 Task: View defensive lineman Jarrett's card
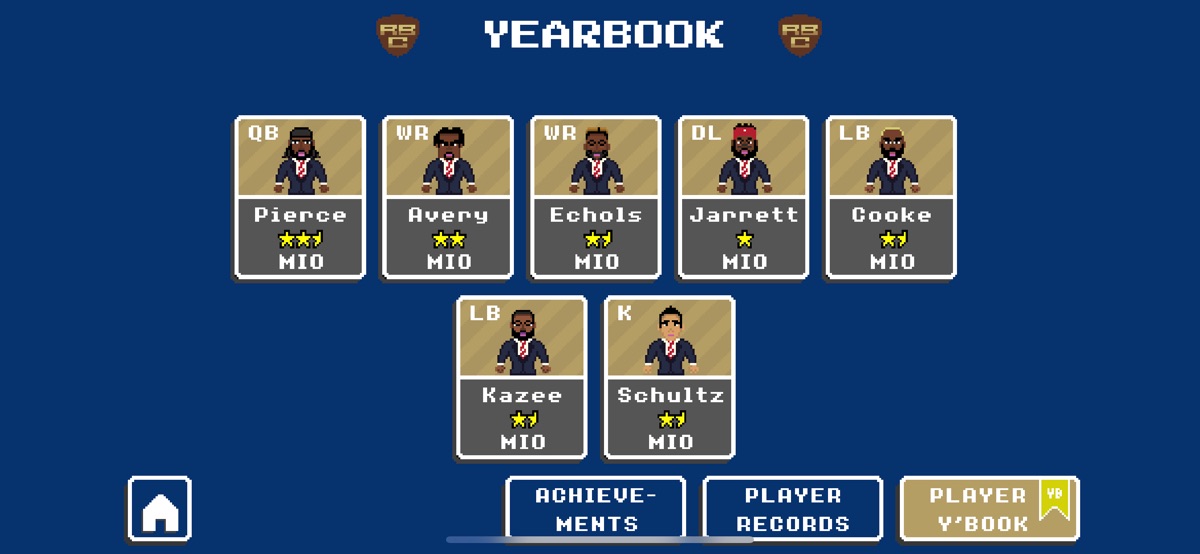(x=743, y=197)
